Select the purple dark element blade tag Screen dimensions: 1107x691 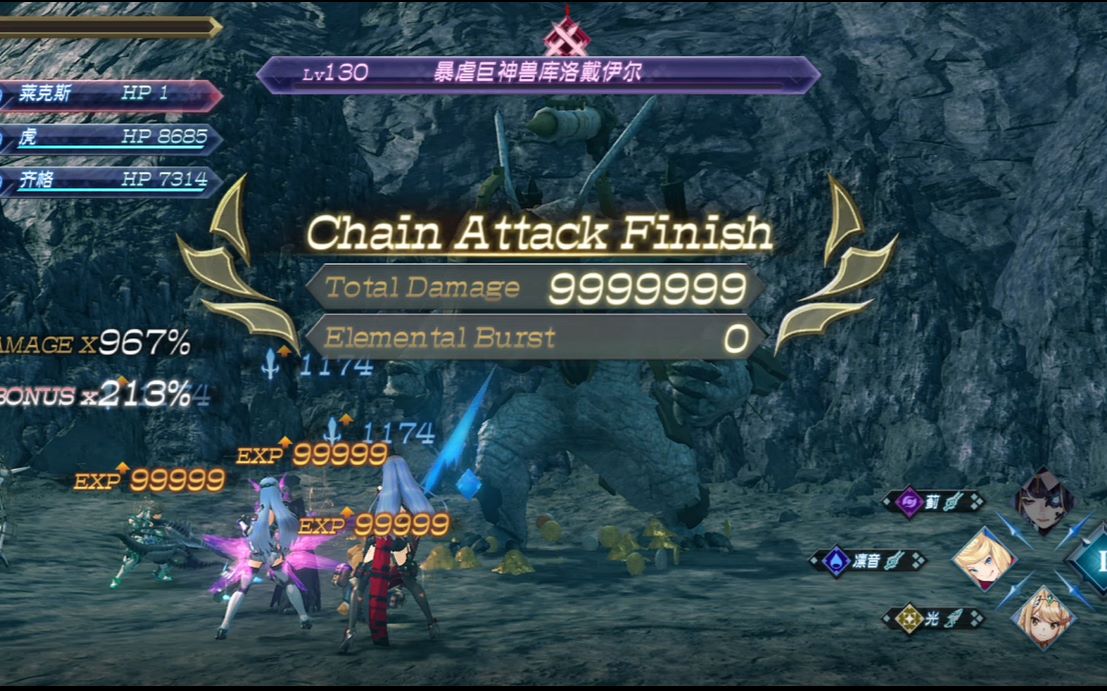(x=933, y=502)
